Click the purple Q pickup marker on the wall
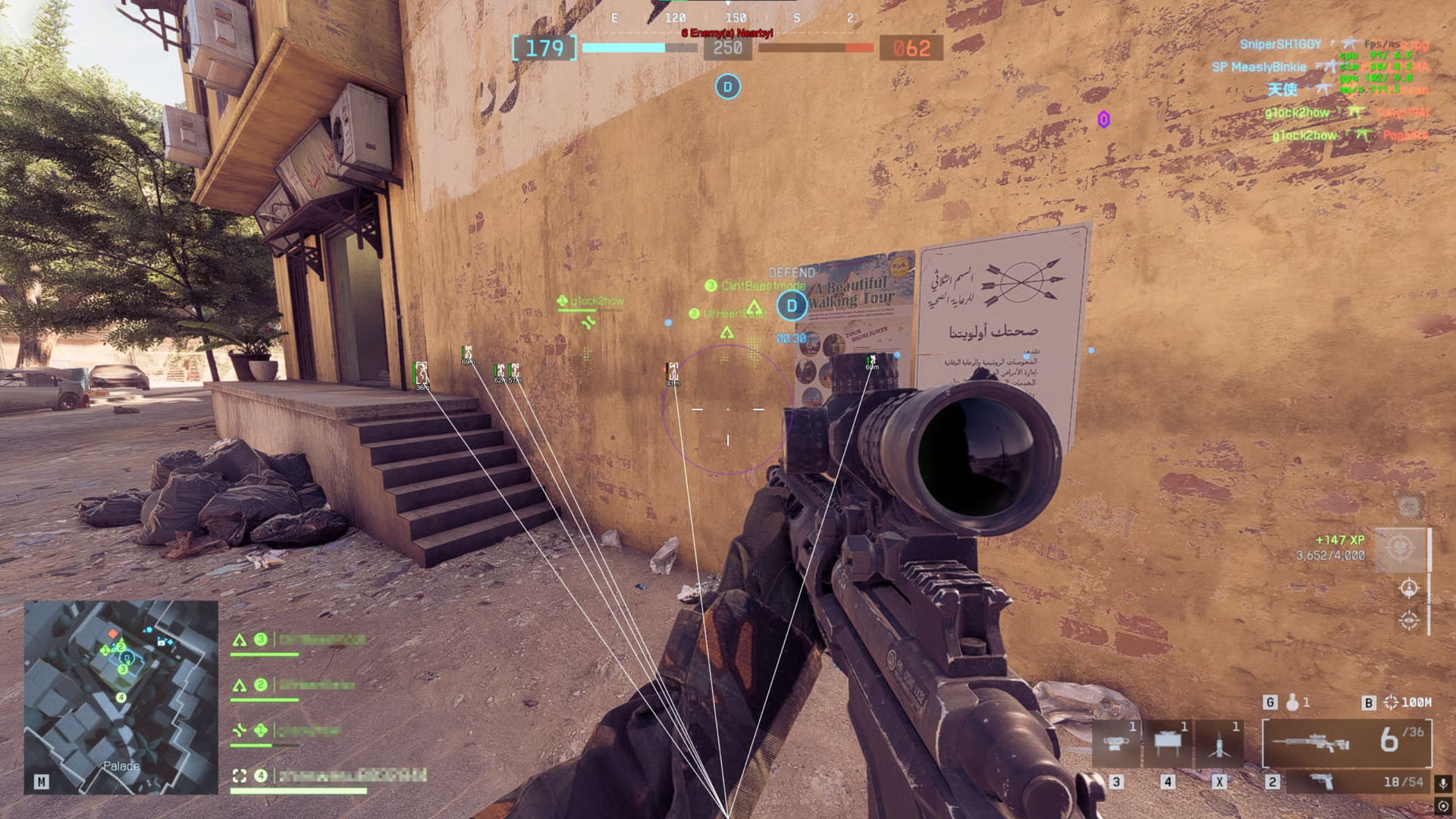Screen dimensions: 1456x819 click(1103, 118)
